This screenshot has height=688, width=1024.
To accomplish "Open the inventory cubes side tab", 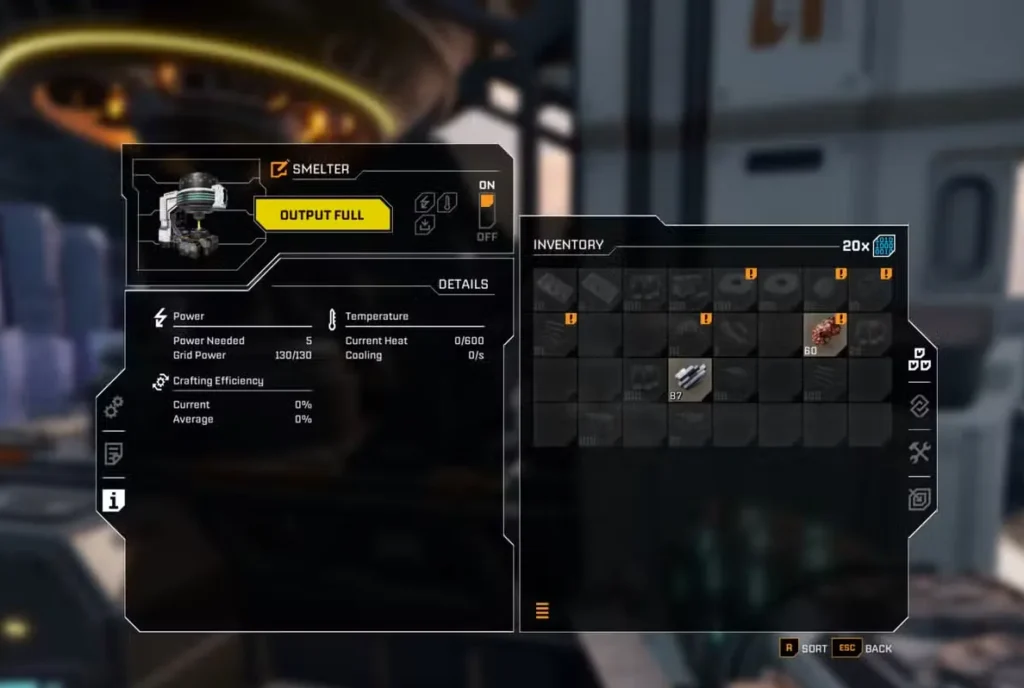I will click(x=920, y=360).
